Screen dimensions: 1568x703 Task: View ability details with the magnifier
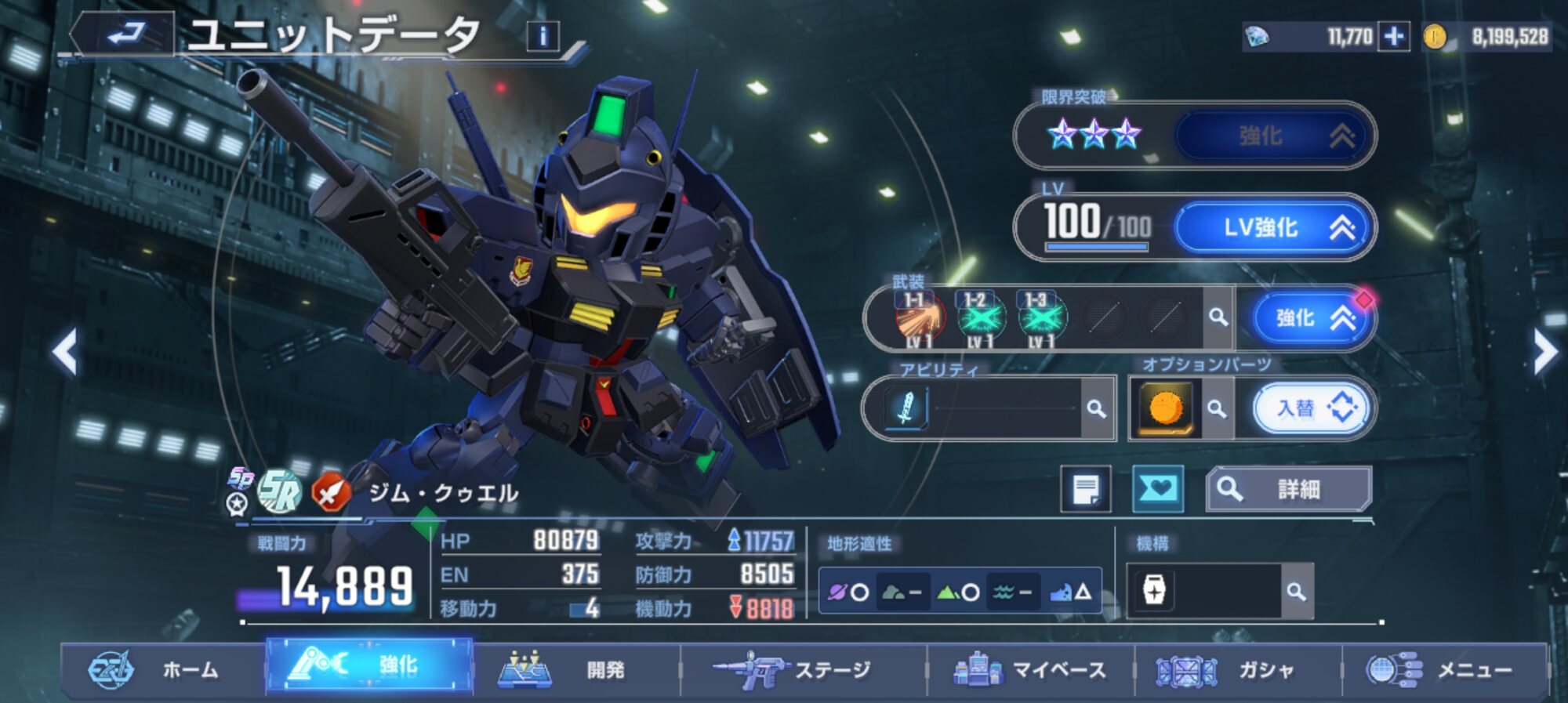[1097, 409]
